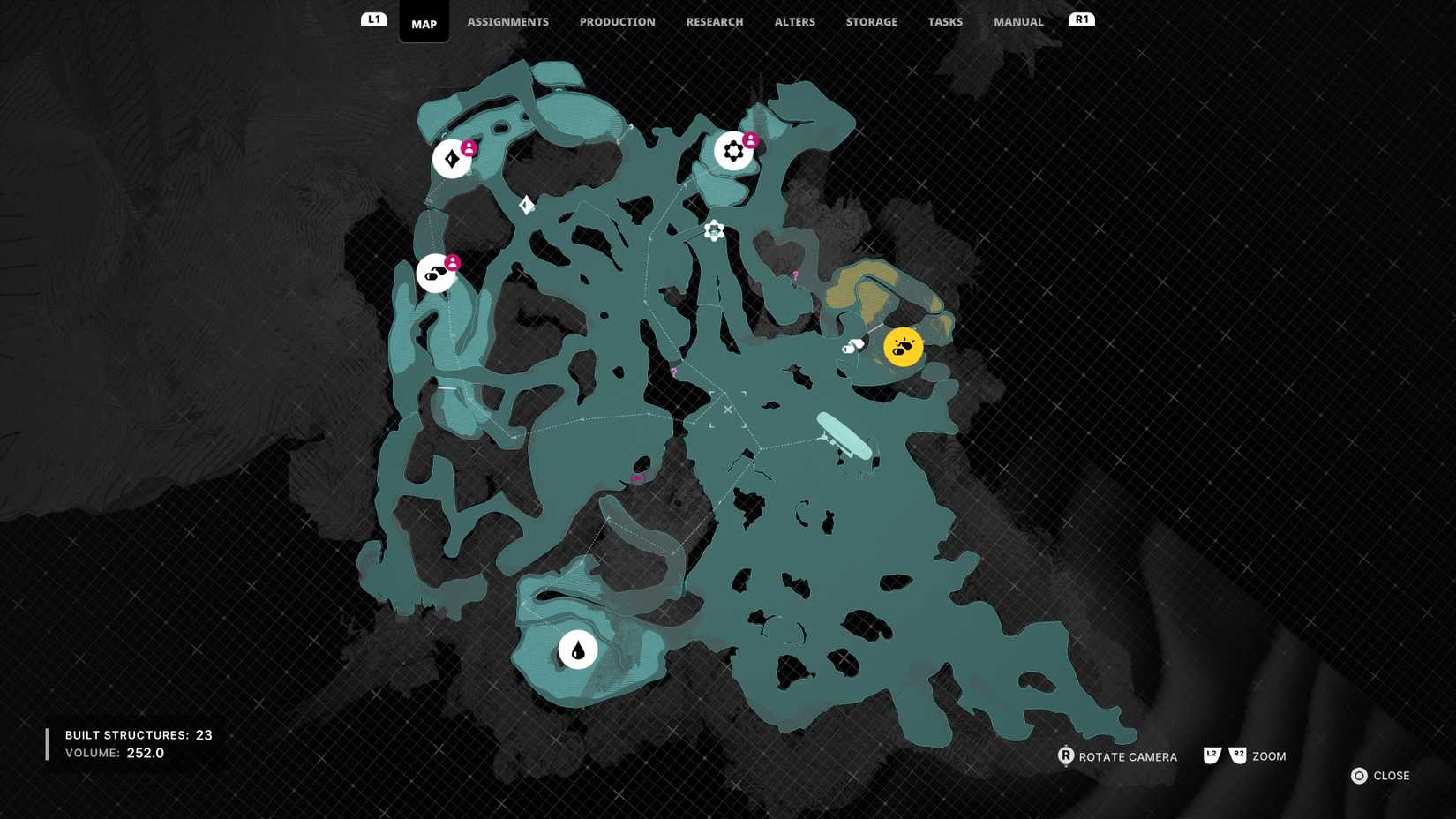Select the yellow active mining site marker
Image resolution: width=1456 pixels, height=819 pixels.
point(902,347)
